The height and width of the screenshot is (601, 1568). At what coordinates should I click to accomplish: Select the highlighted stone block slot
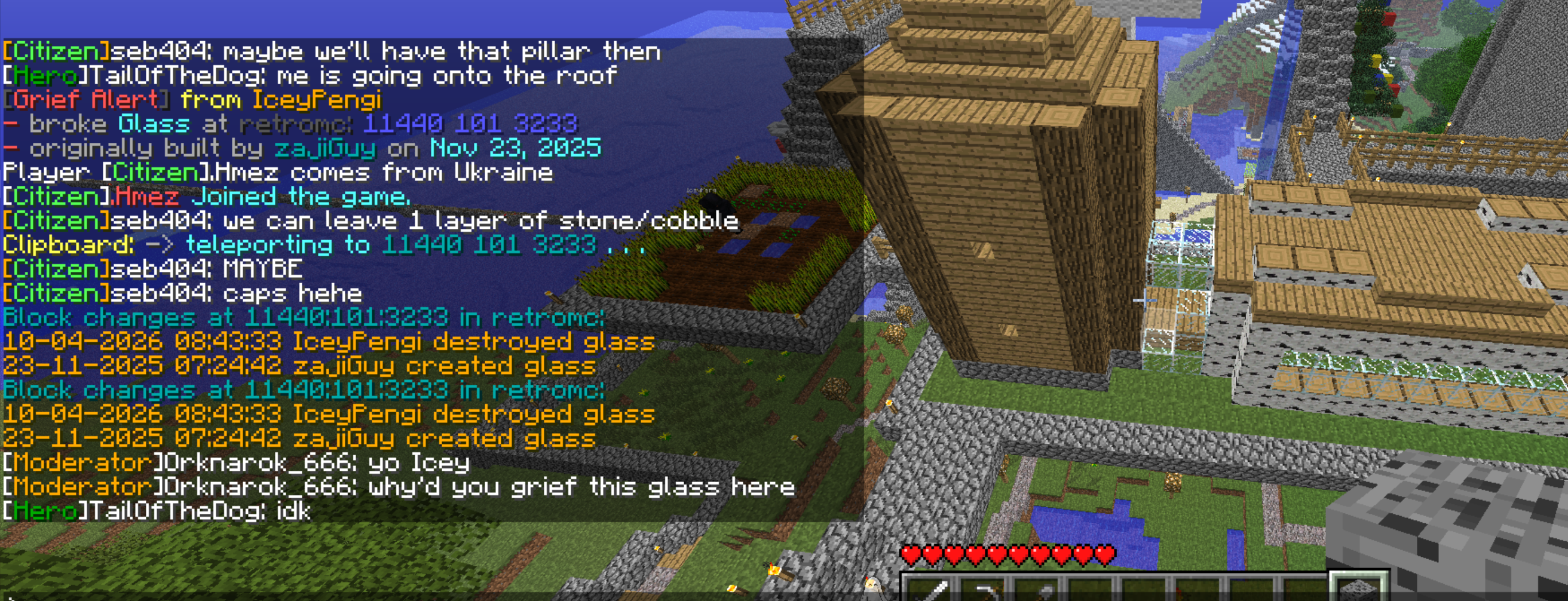(x=1359, y=589)
